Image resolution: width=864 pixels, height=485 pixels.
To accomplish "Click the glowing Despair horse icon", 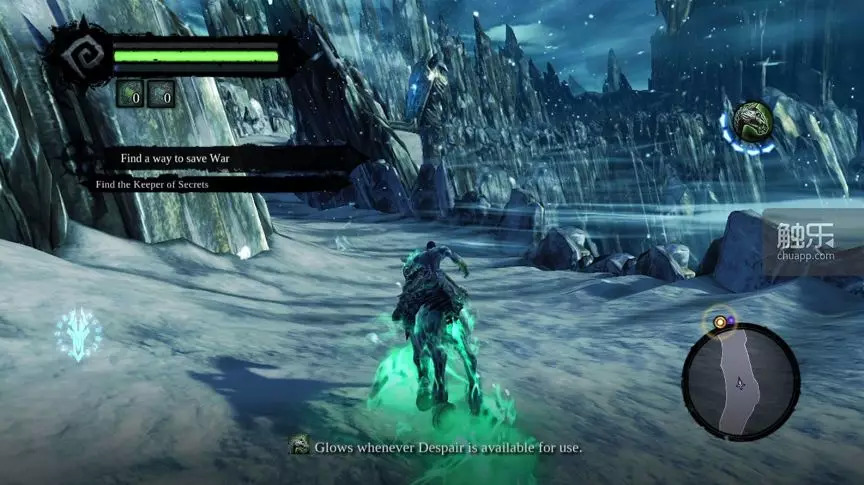I will pyautogui.click(x=751, y=122).
